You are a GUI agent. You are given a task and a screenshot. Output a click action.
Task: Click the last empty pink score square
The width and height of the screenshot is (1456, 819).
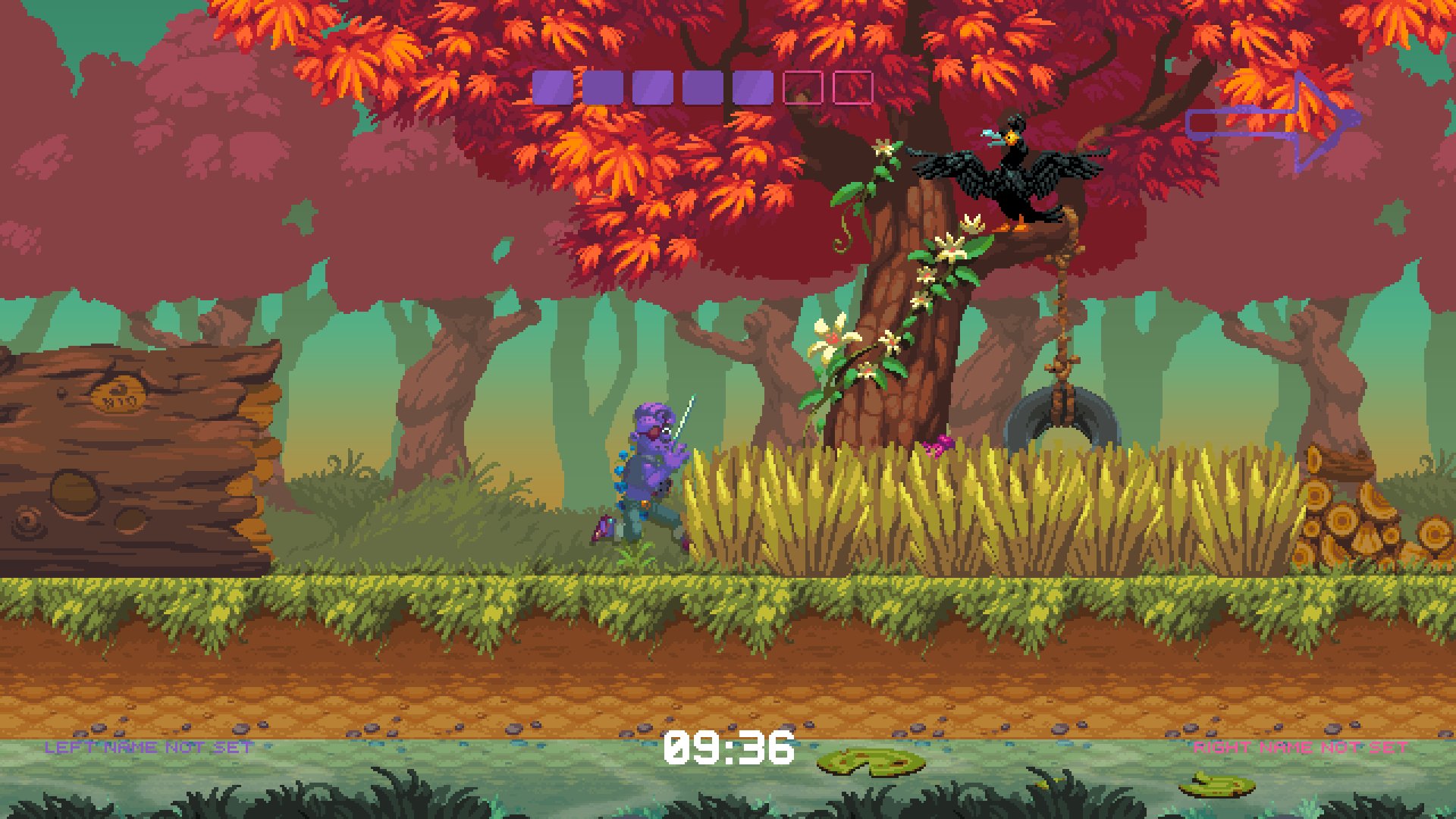(x=852, y=86)
